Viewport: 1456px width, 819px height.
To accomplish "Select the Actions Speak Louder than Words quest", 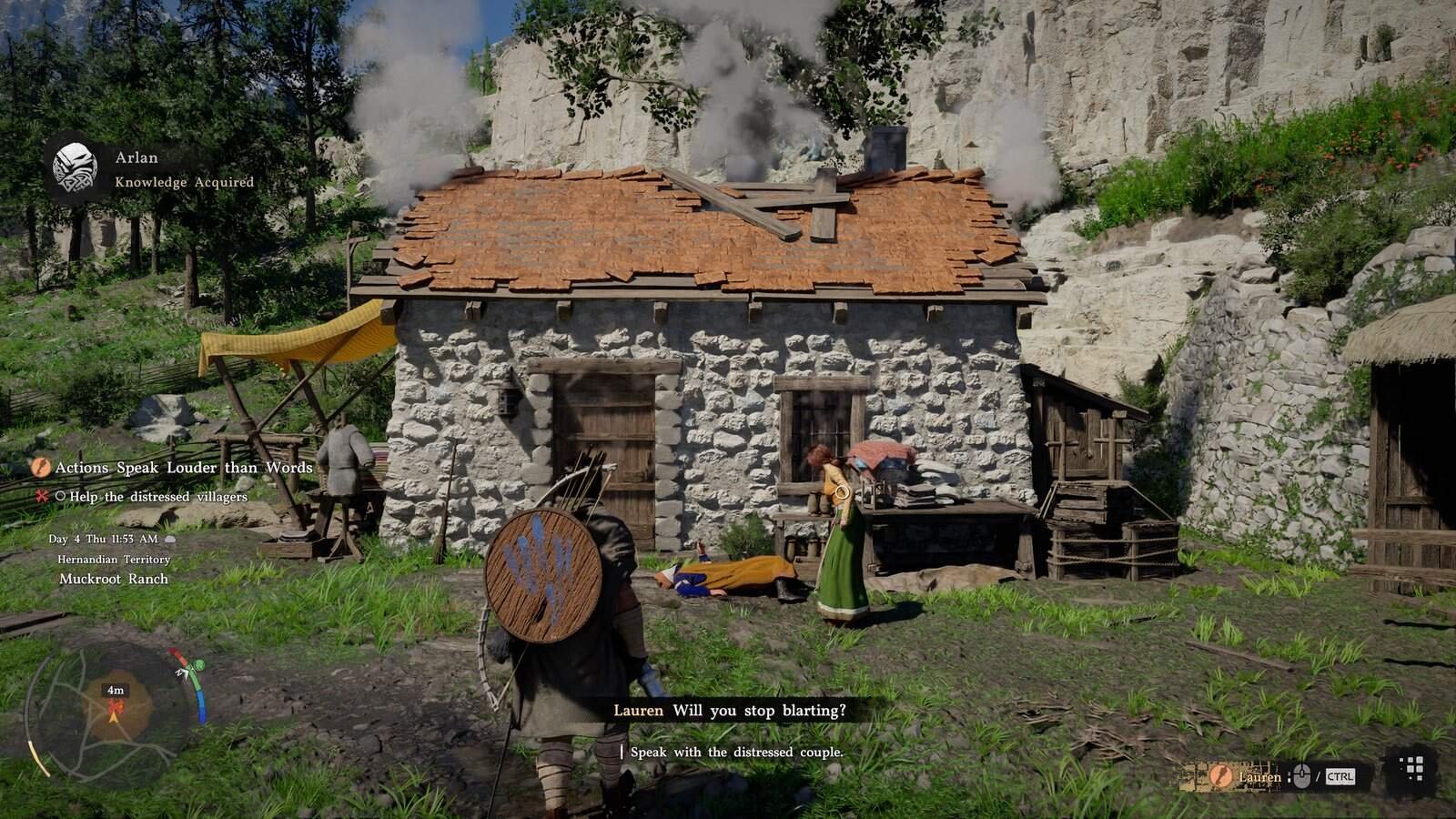I will 183,468.
